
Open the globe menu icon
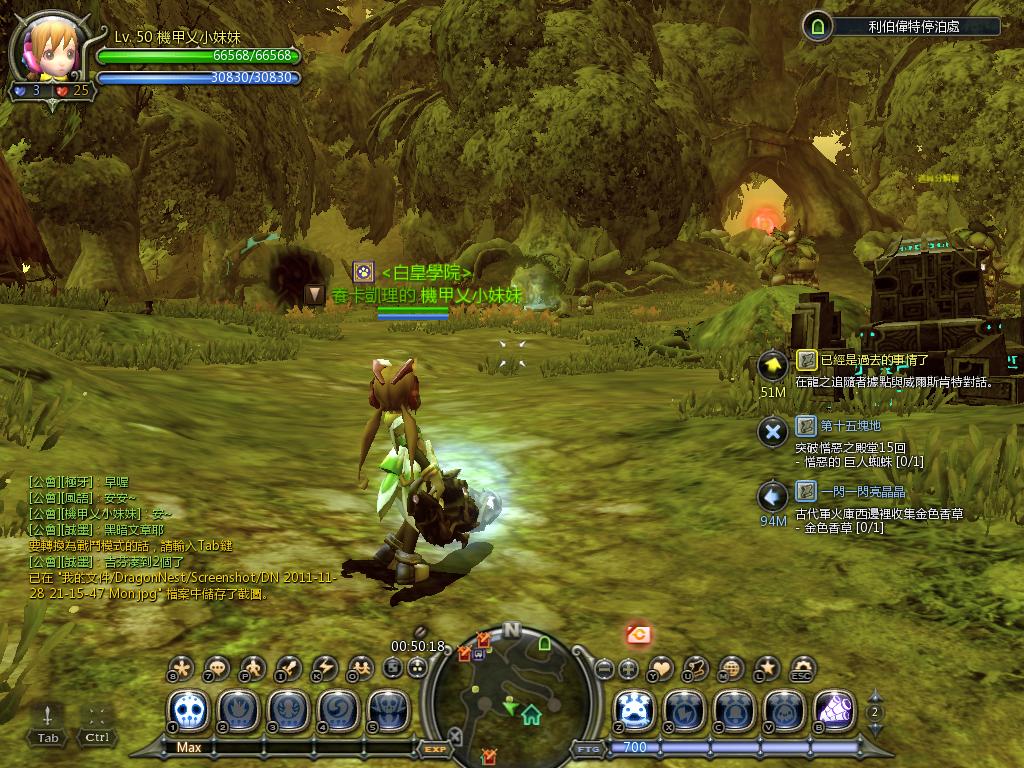[732, 667]
